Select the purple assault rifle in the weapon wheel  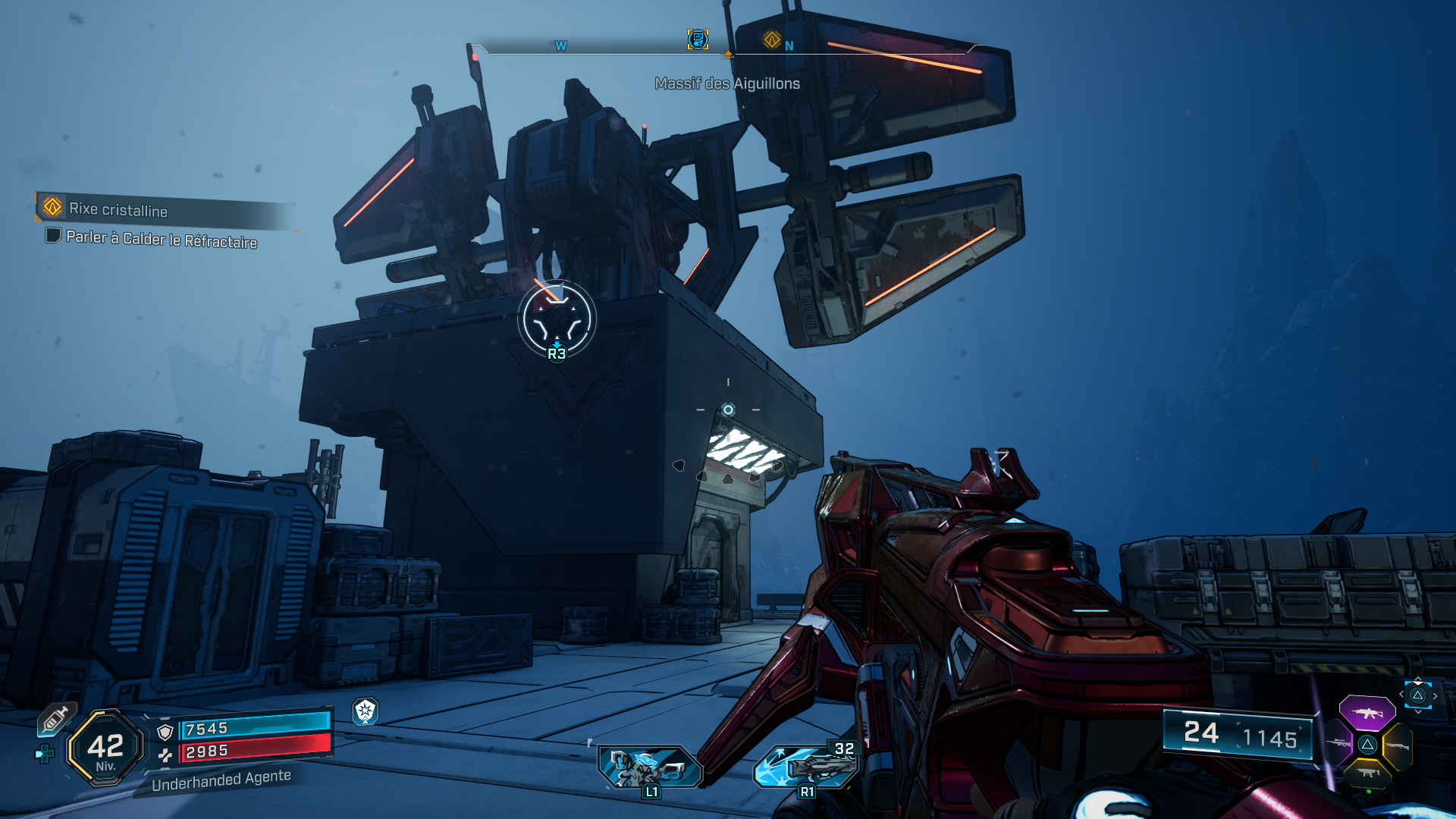pos(1368,712)
